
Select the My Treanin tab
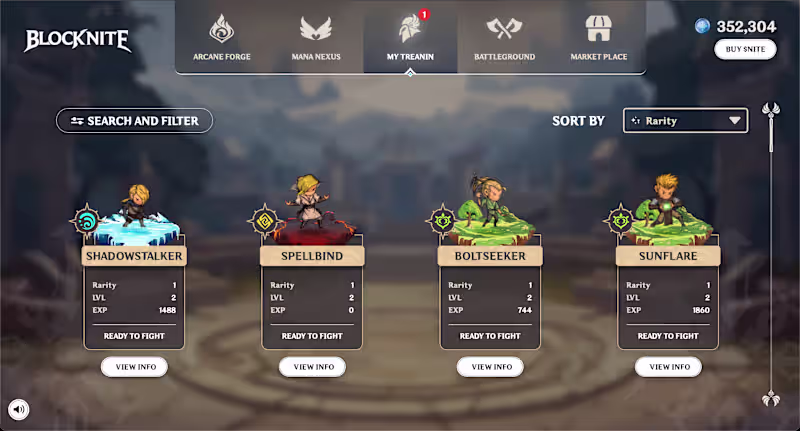[x=410, y=37]
